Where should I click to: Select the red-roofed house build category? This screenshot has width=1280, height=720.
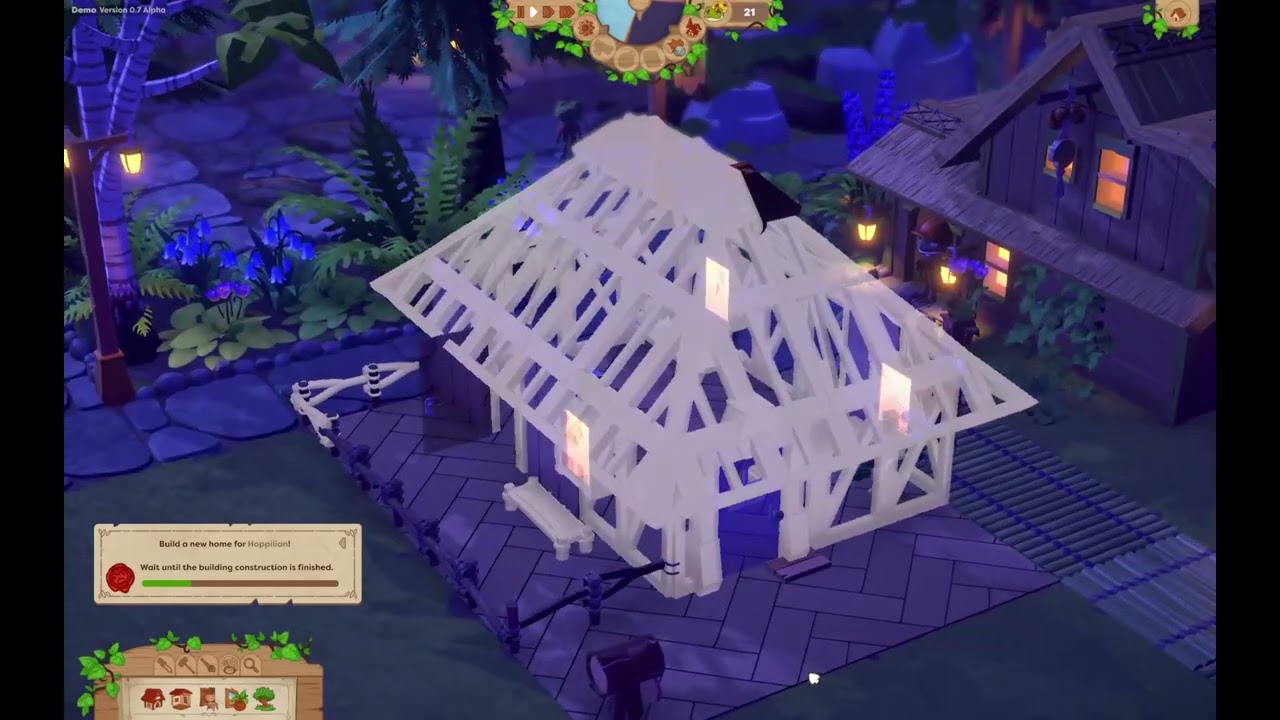153,699
